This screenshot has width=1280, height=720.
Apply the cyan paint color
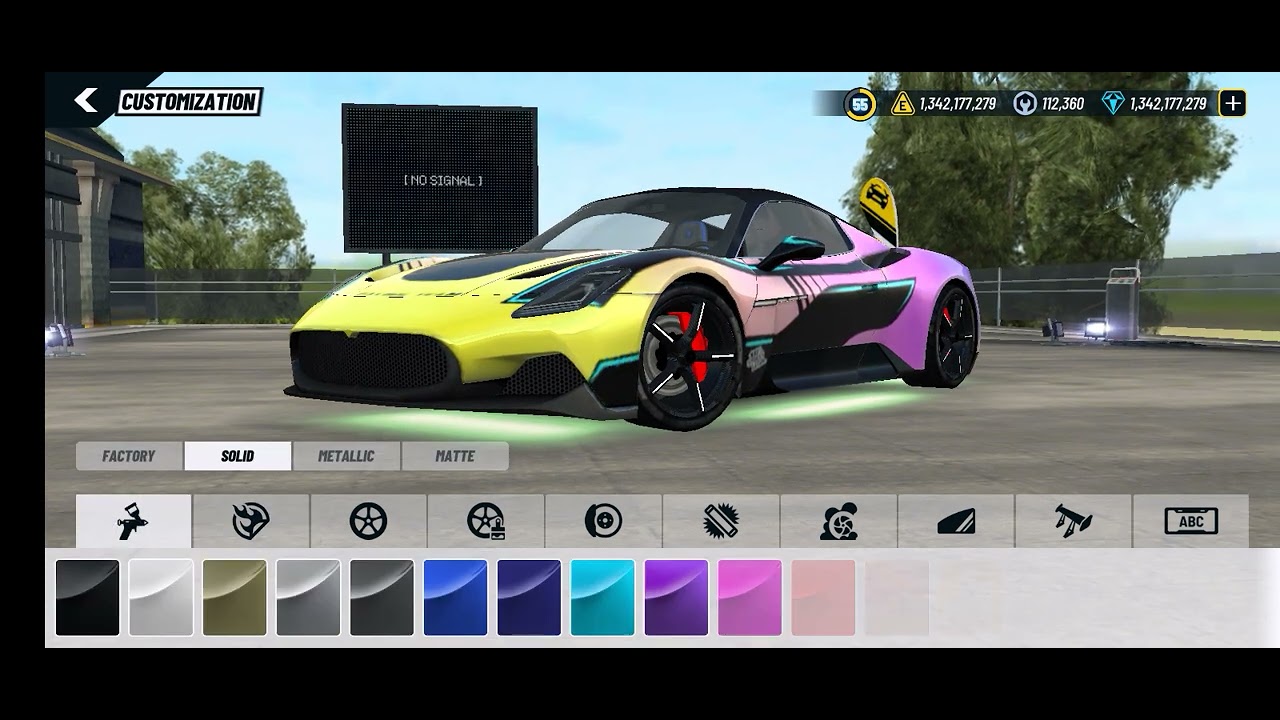tap(602, 598)
